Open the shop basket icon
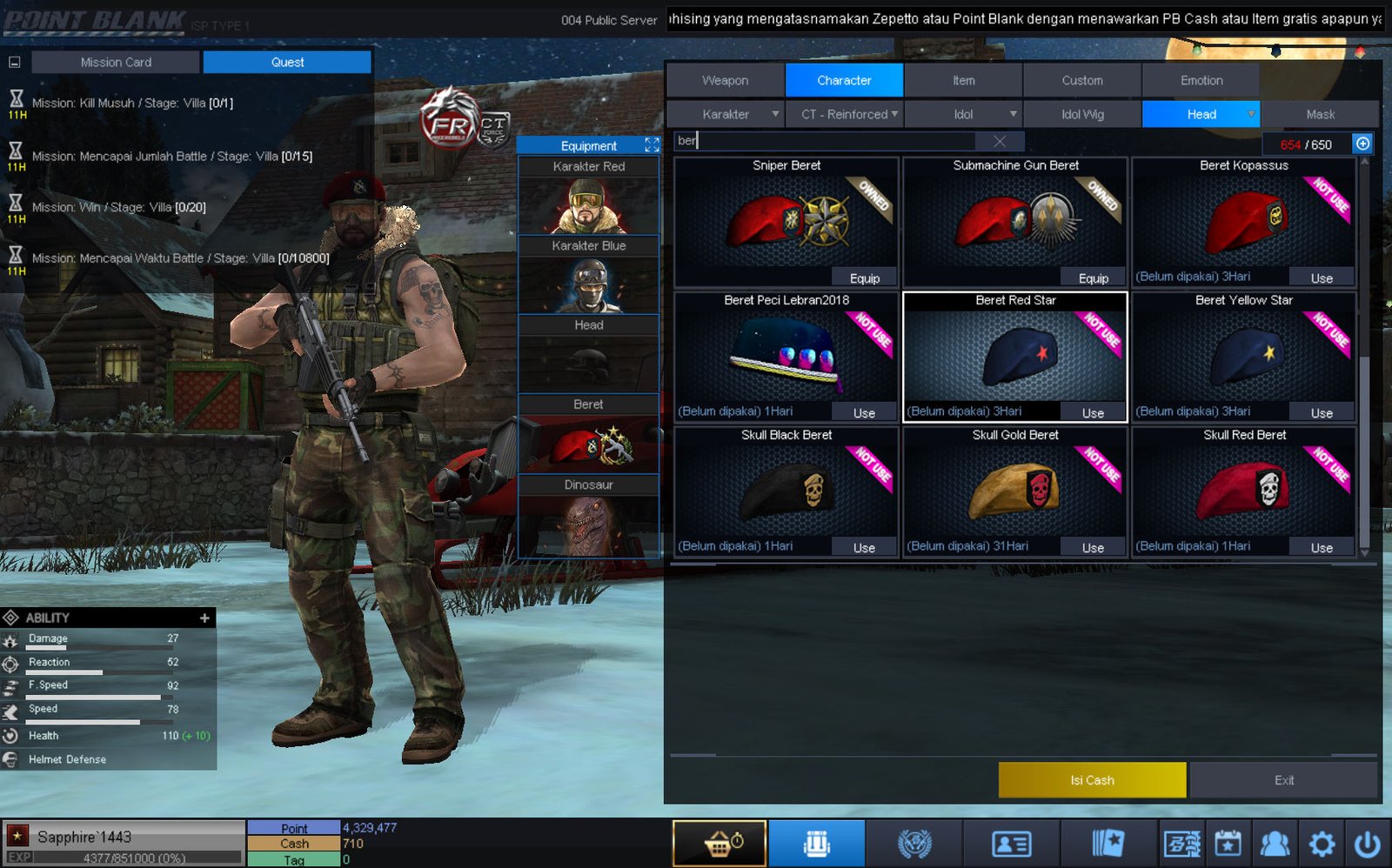Screen dimensions: 1392x868 [719, 843]
